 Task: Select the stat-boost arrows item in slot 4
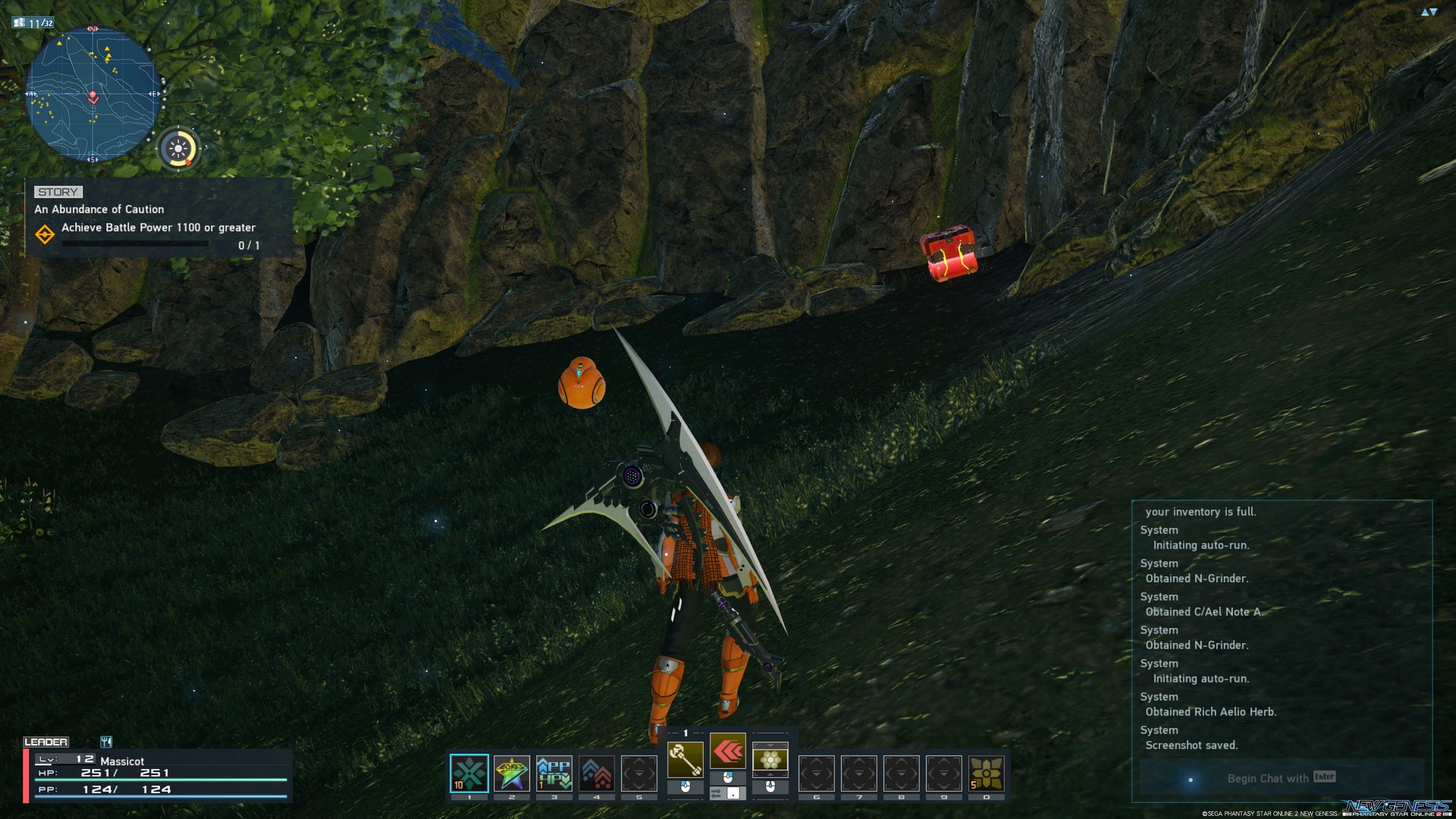pyautogui.click(x=597, y=773)
